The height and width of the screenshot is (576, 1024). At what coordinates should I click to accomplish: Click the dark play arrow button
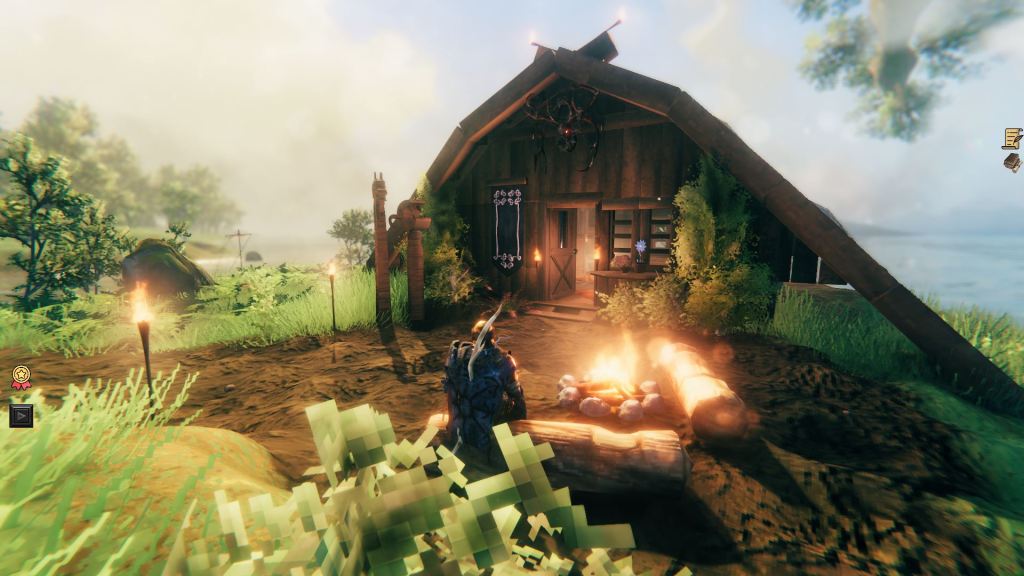click(x=21, y=414)
